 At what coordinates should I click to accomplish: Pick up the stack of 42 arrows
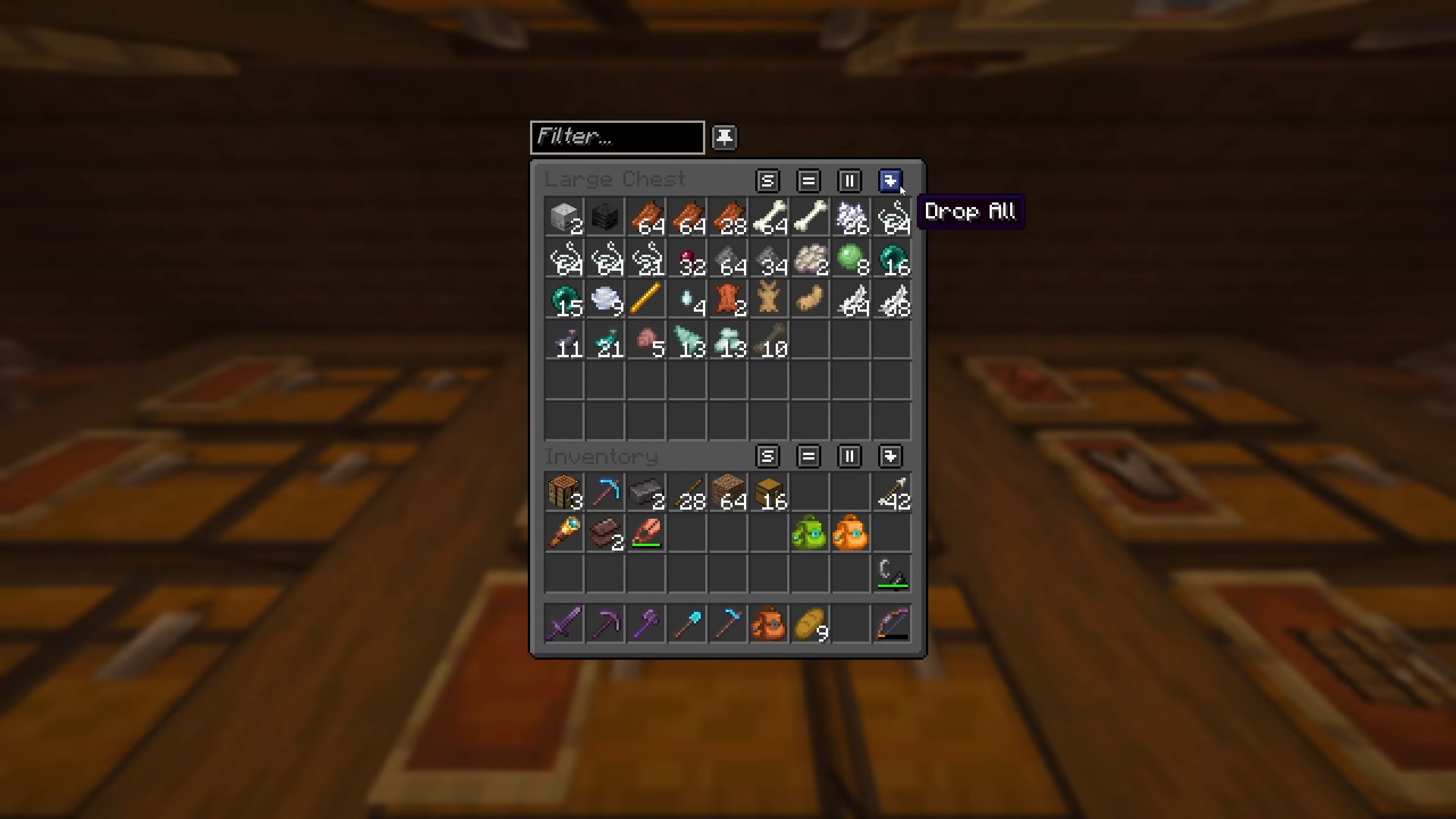point(891,493)
